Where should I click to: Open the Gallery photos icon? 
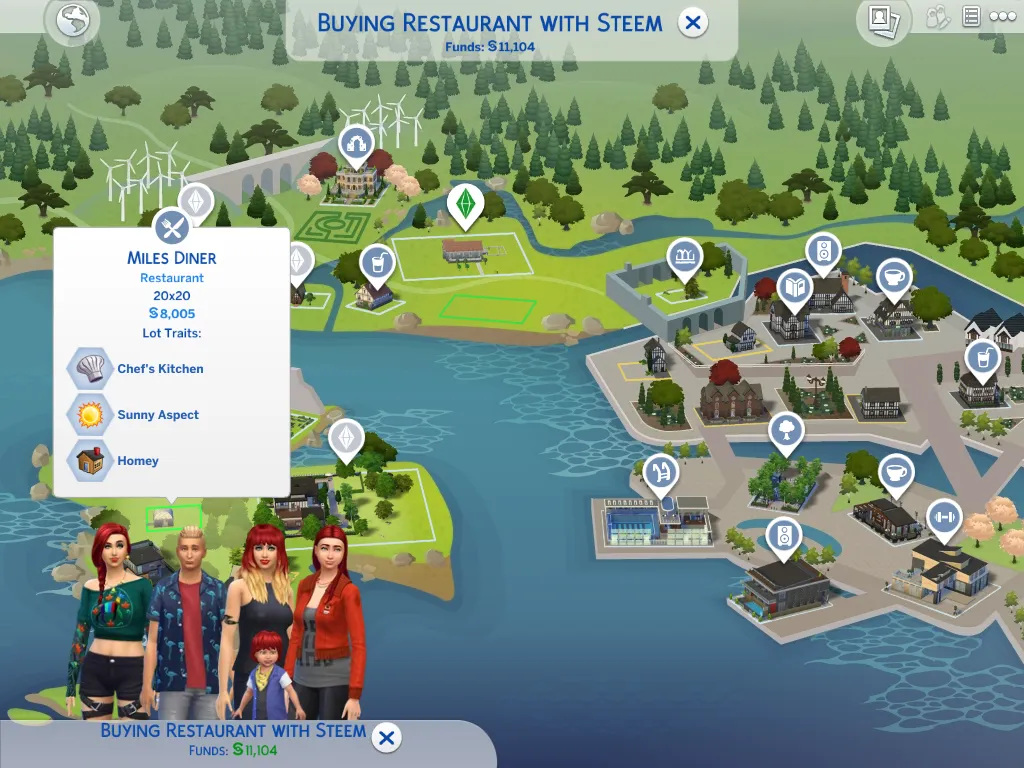tap(882, 19)
